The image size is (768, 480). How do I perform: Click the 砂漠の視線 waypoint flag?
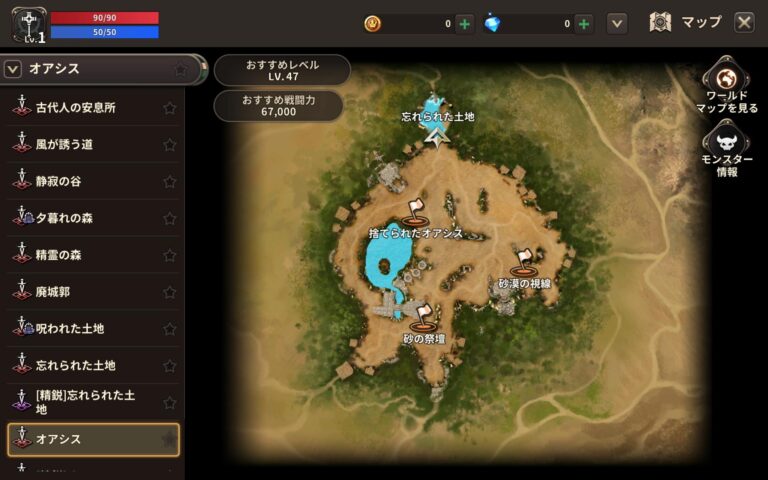pyautogui.click(x=523, y=264)
